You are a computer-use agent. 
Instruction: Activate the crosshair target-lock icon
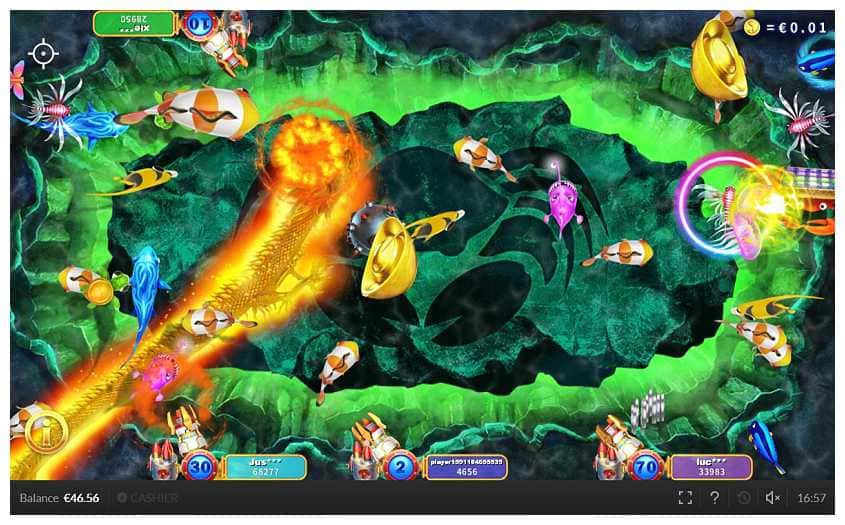tap(43, 54)
